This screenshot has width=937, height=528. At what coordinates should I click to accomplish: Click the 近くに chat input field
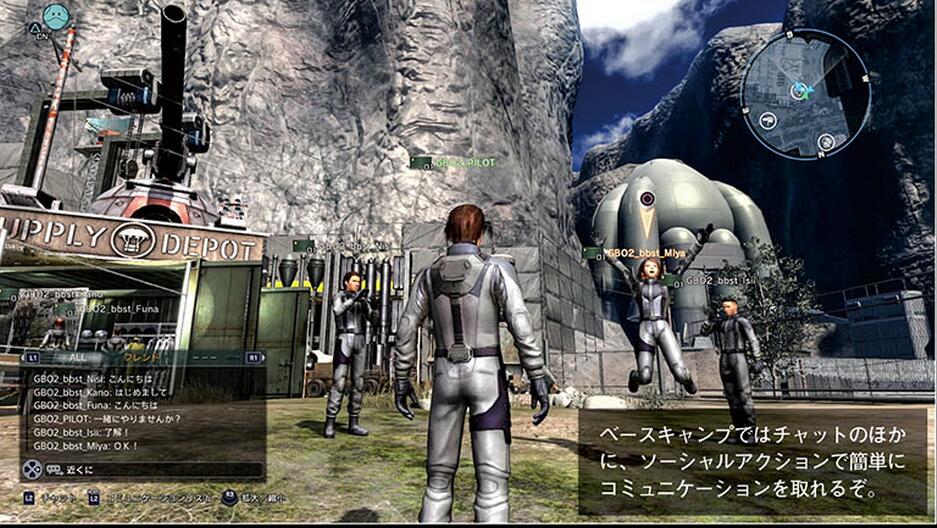[150, 468]
